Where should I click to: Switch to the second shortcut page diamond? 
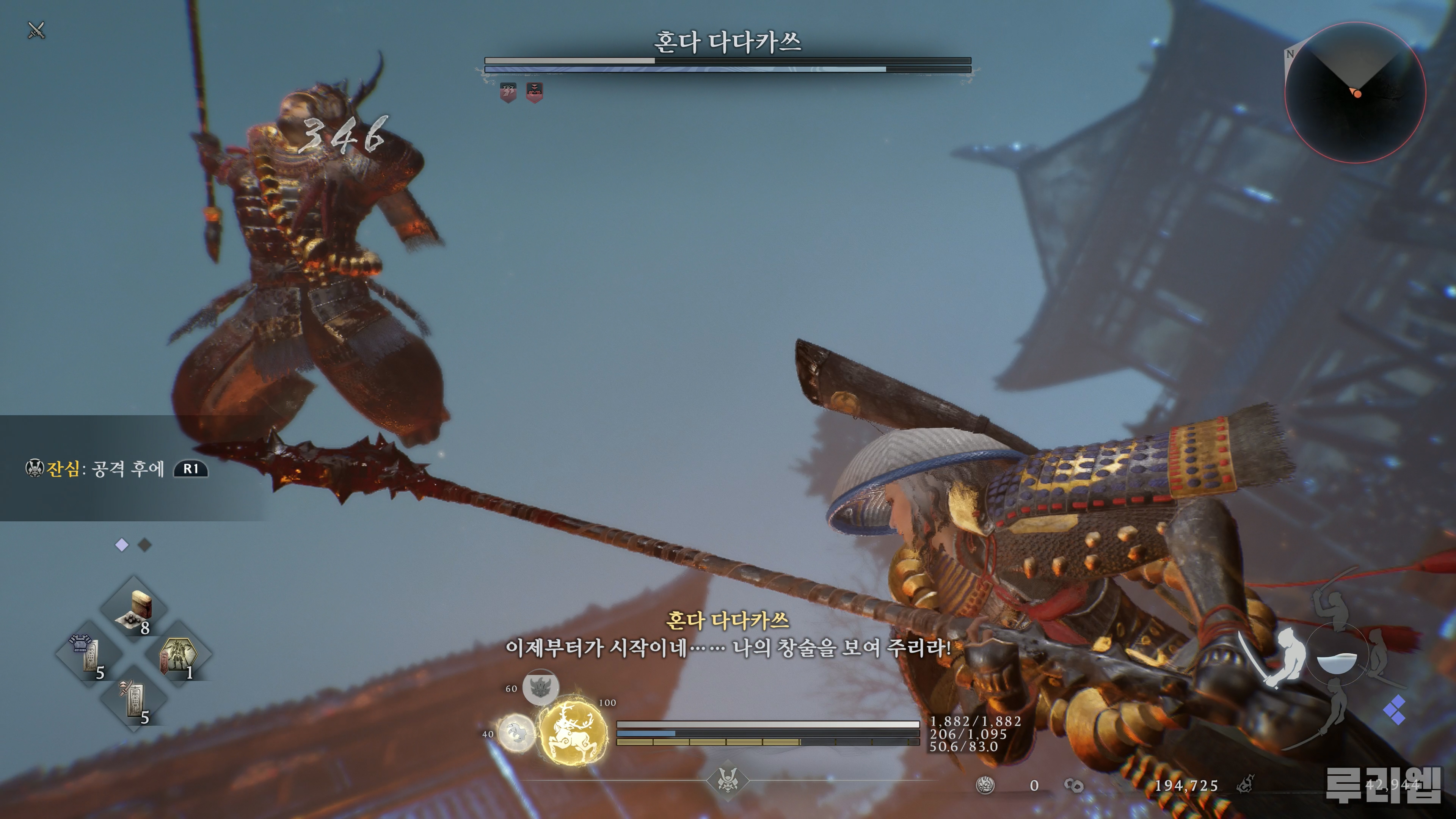tap(145, 545)
